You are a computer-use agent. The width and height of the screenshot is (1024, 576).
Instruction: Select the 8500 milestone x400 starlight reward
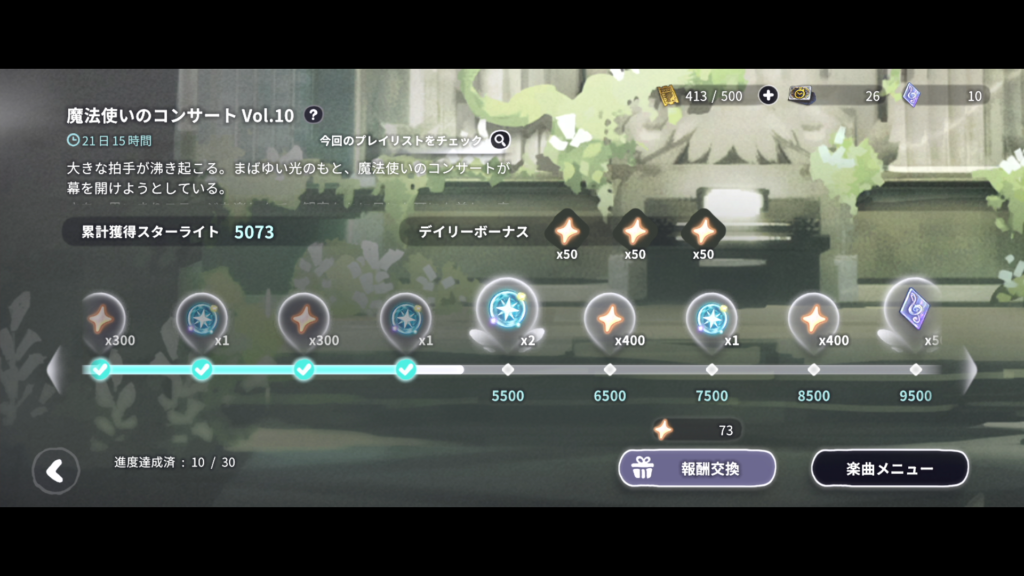coord(814,319)
